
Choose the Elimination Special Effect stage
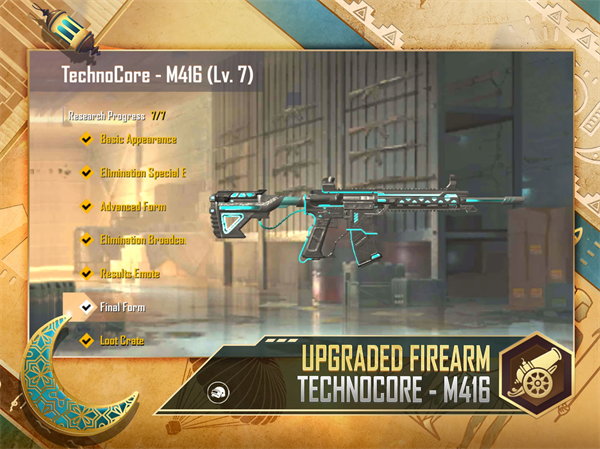[142, 172]
